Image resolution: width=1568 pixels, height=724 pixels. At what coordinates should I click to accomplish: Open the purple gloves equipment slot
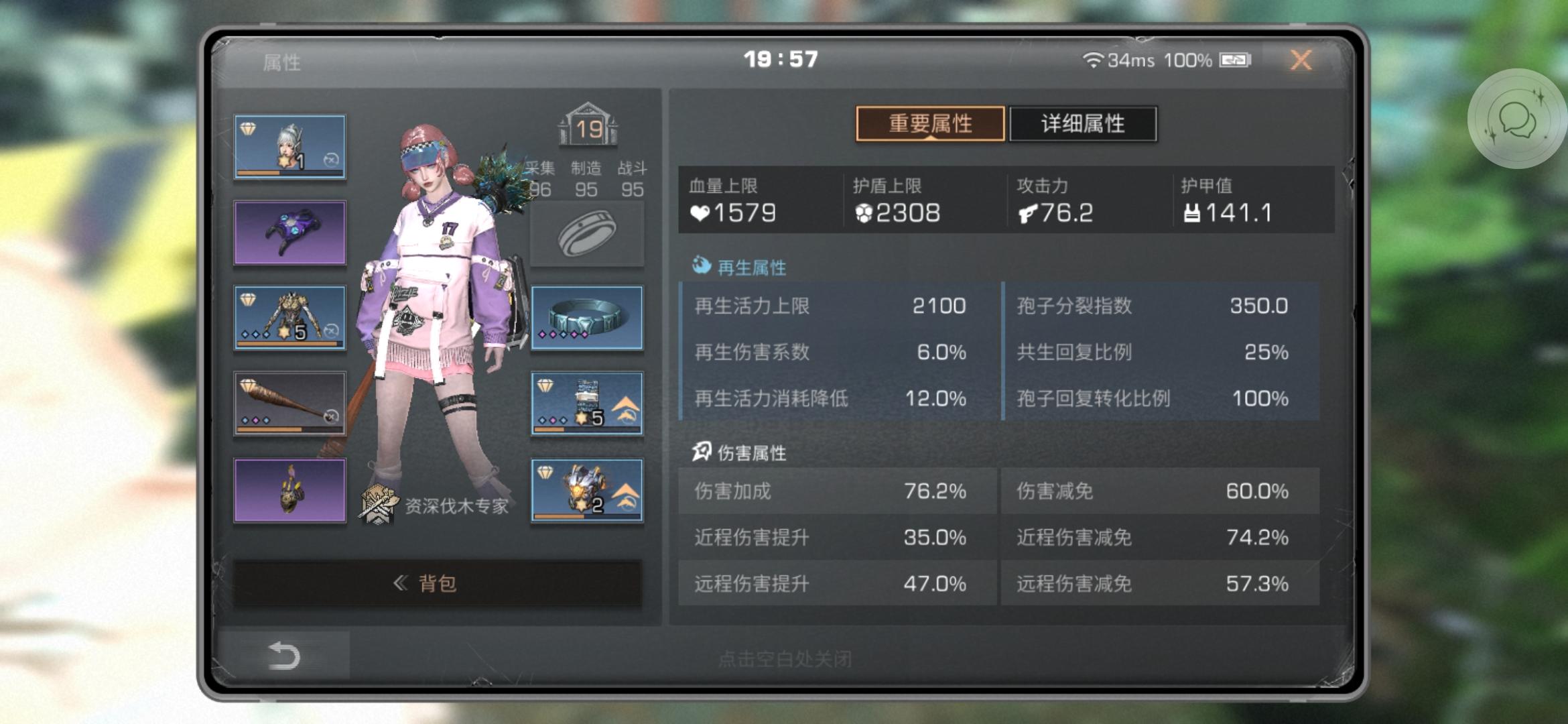pyautogui.click(x=289, y=231)
